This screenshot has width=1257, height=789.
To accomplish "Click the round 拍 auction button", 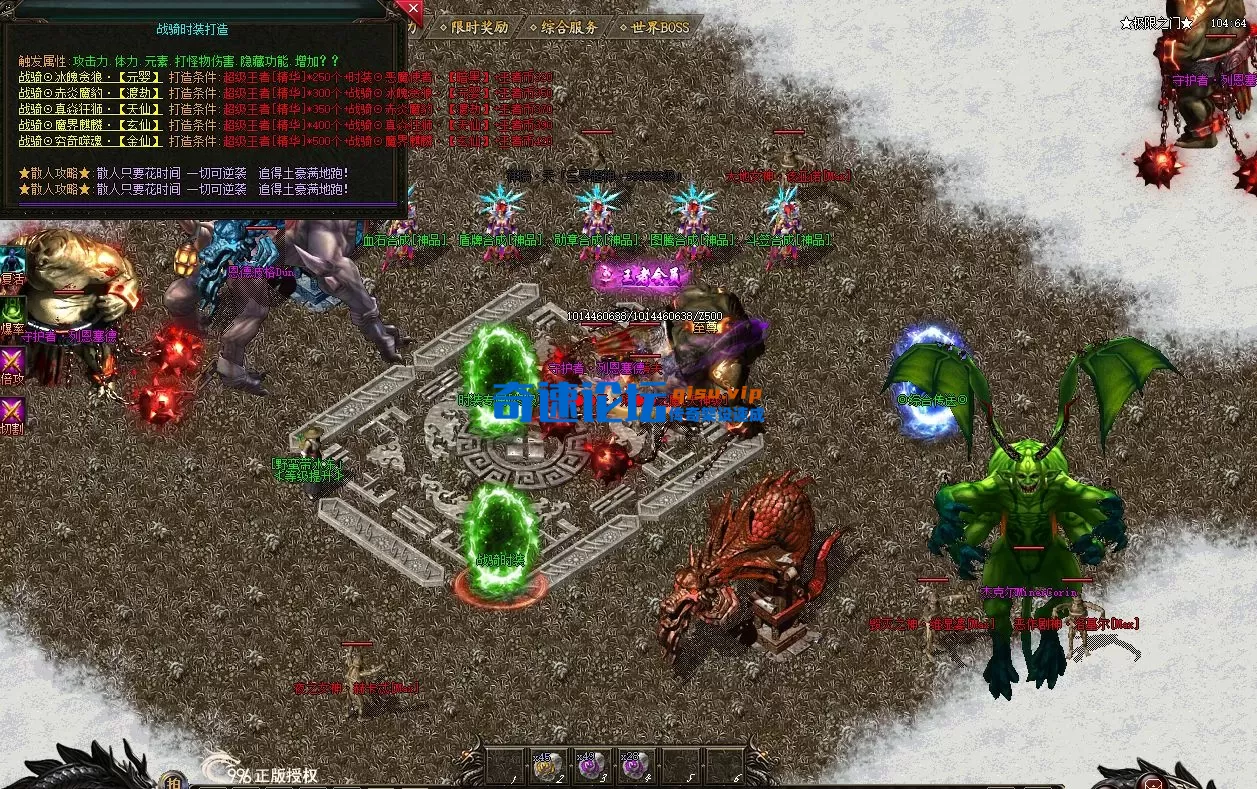I will tap(172, 780).
